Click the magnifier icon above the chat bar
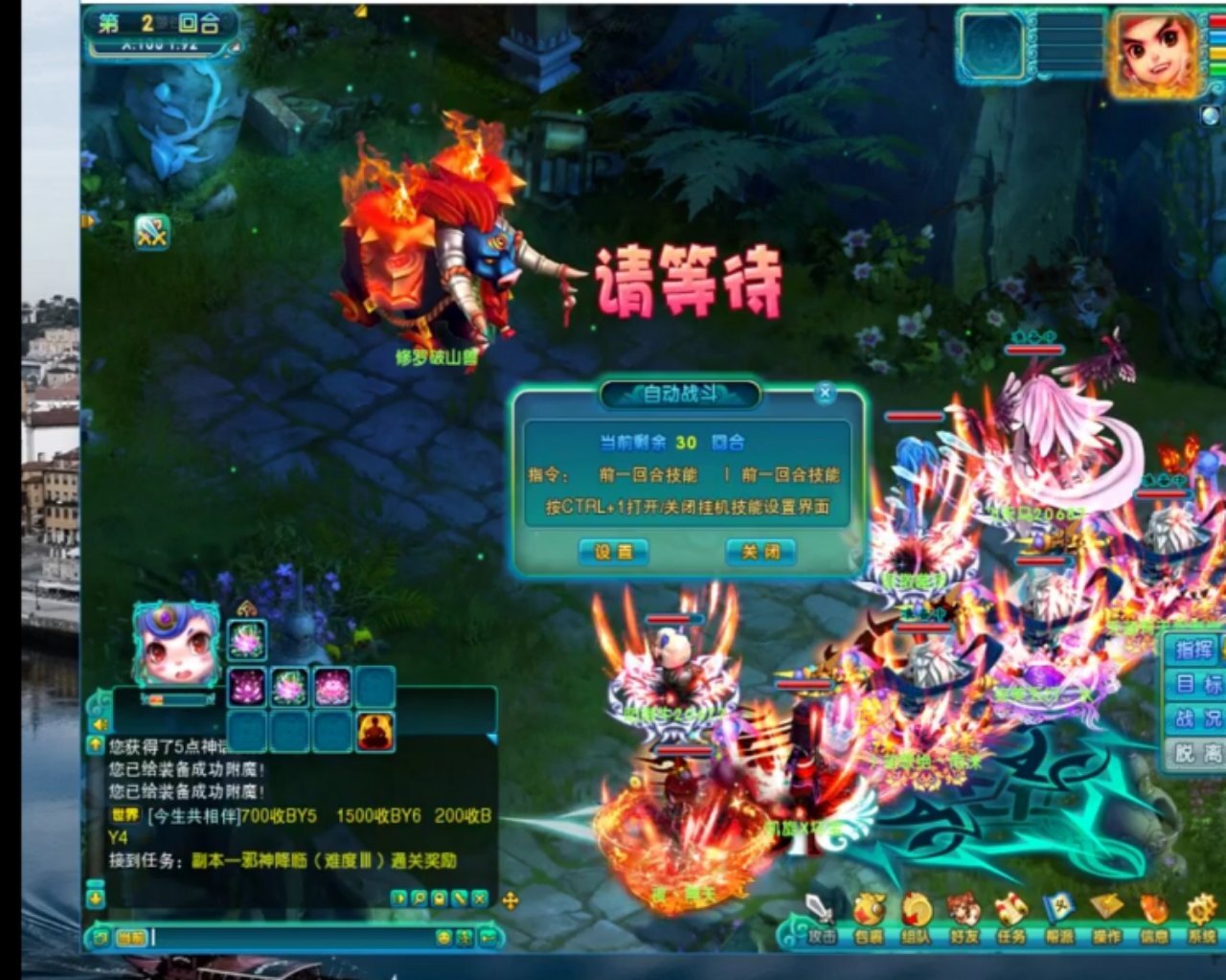 419,899
